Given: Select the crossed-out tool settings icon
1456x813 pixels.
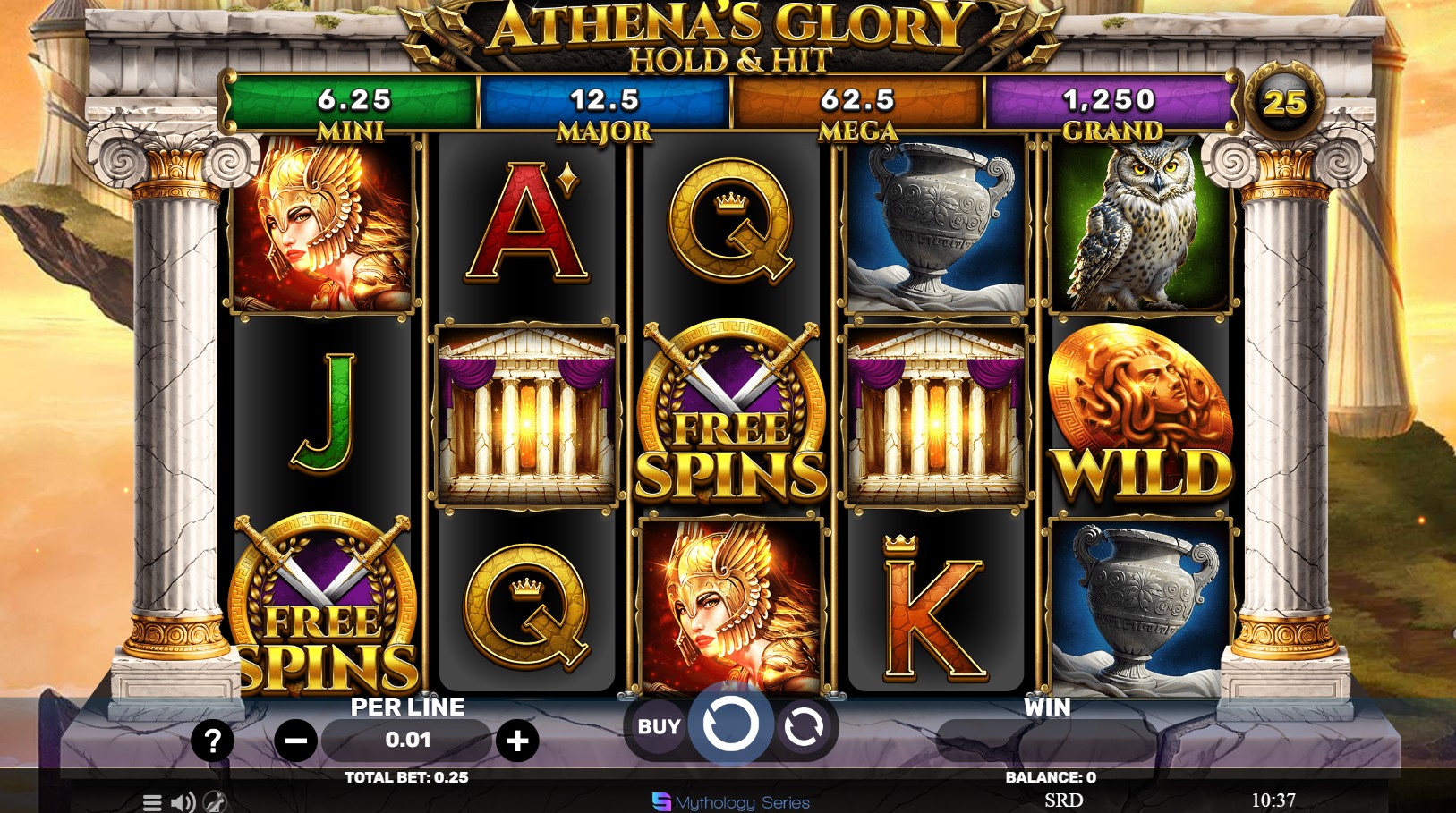Looking at the screenshot, I should pyautogui.click(x=212, y=803).
